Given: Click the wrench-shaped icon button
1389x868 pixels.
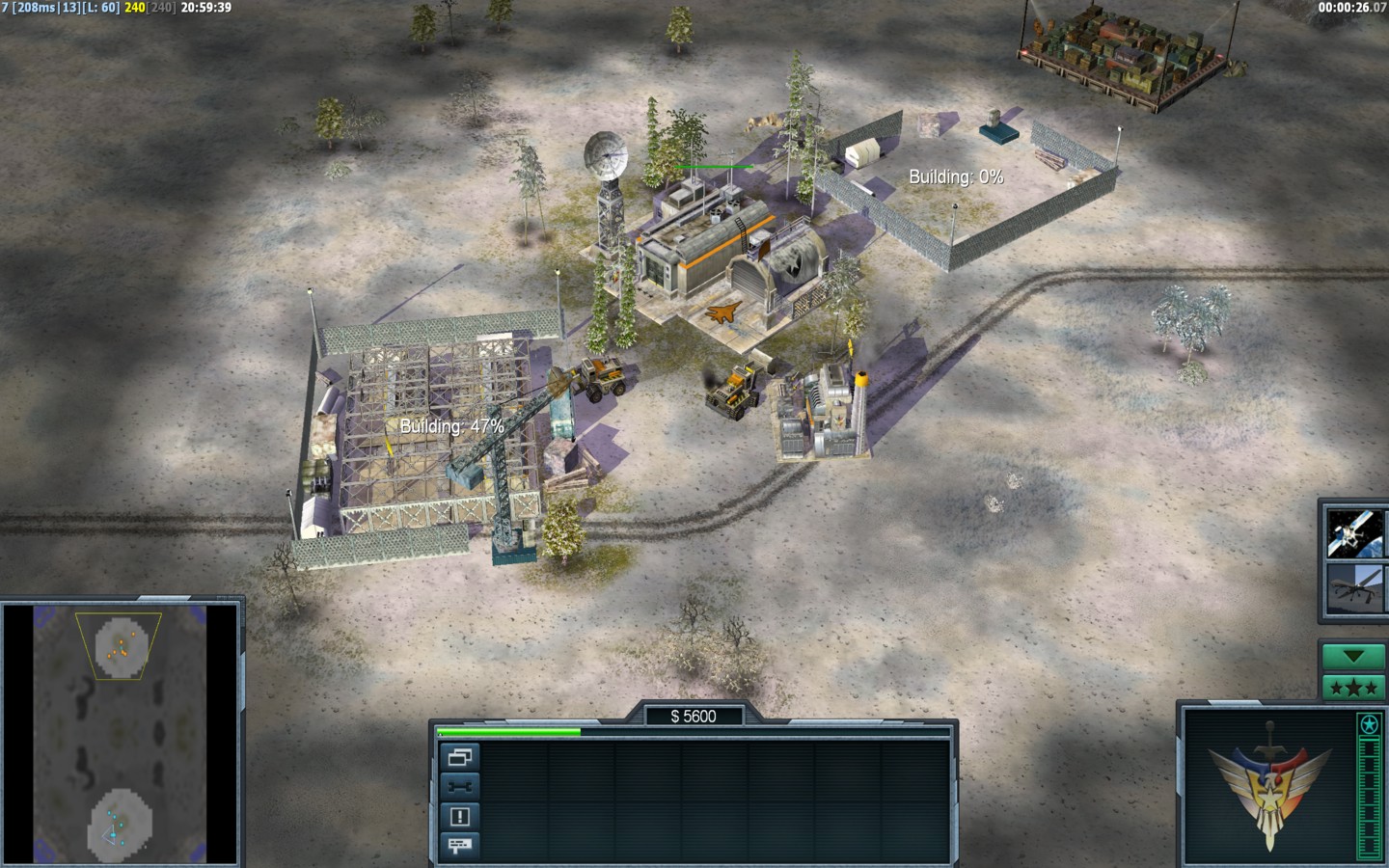Looking at the screenshot, I should [x=460, y=787].
